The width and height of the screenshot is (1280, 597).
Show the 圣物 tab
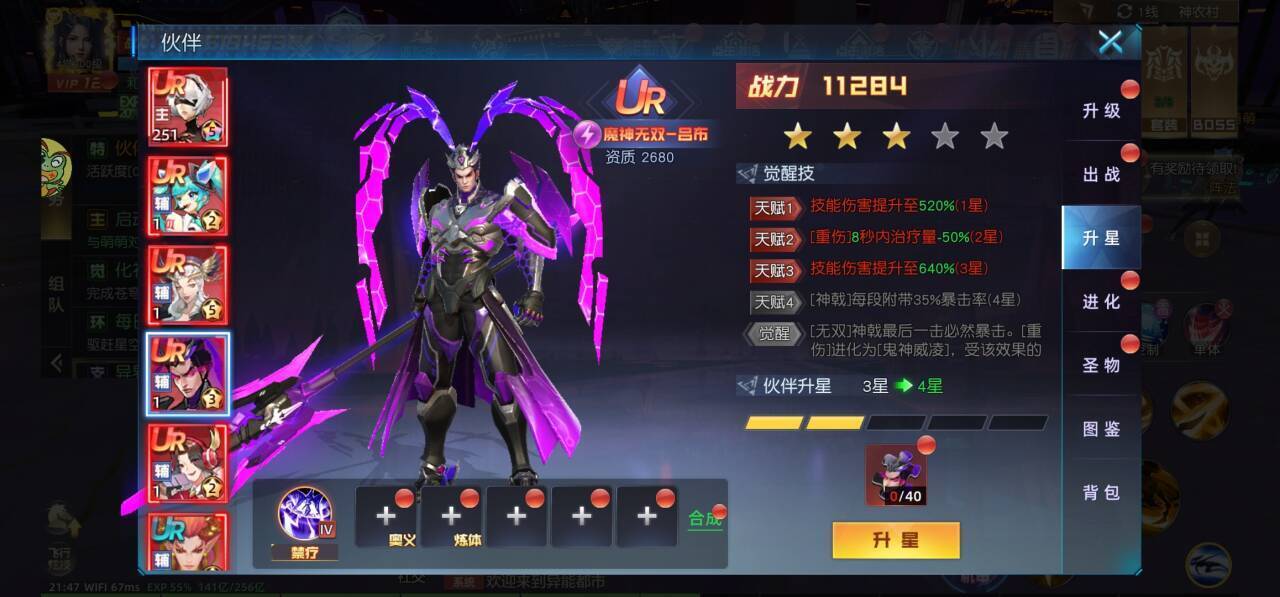coord(1101,365)
